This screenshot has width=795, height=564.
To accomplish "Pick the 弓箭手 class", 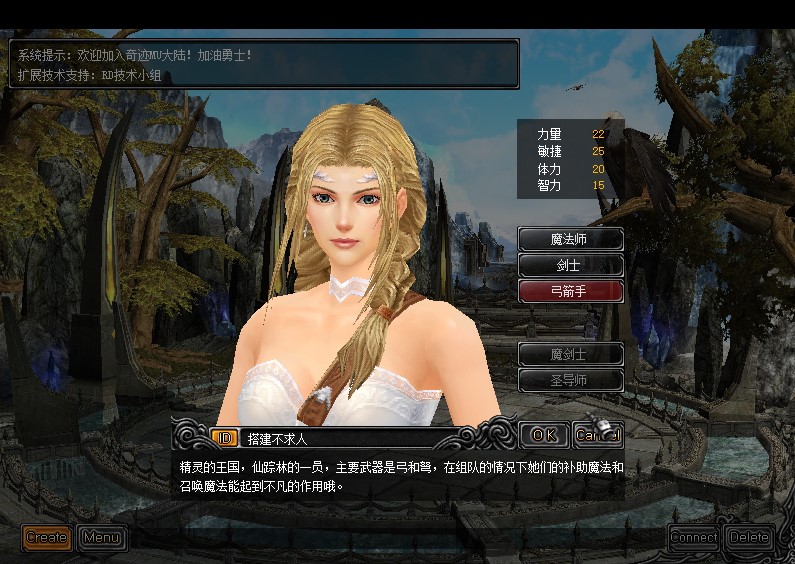I will pyautogui.click(x=571, y=291).
